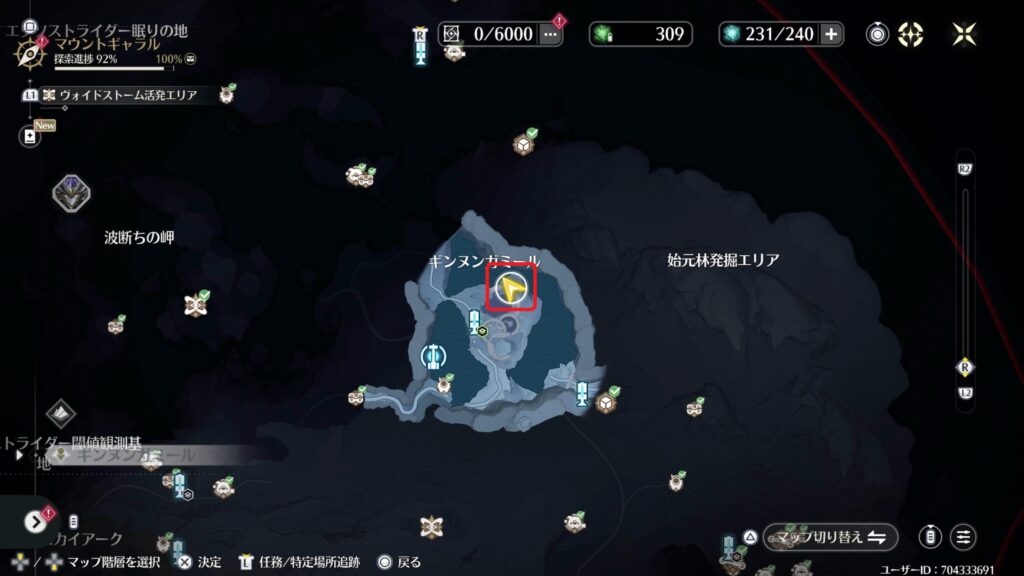Choose the cube marker right of the crater
Viewport: 1024px width, 576px height.
(605, 402)
